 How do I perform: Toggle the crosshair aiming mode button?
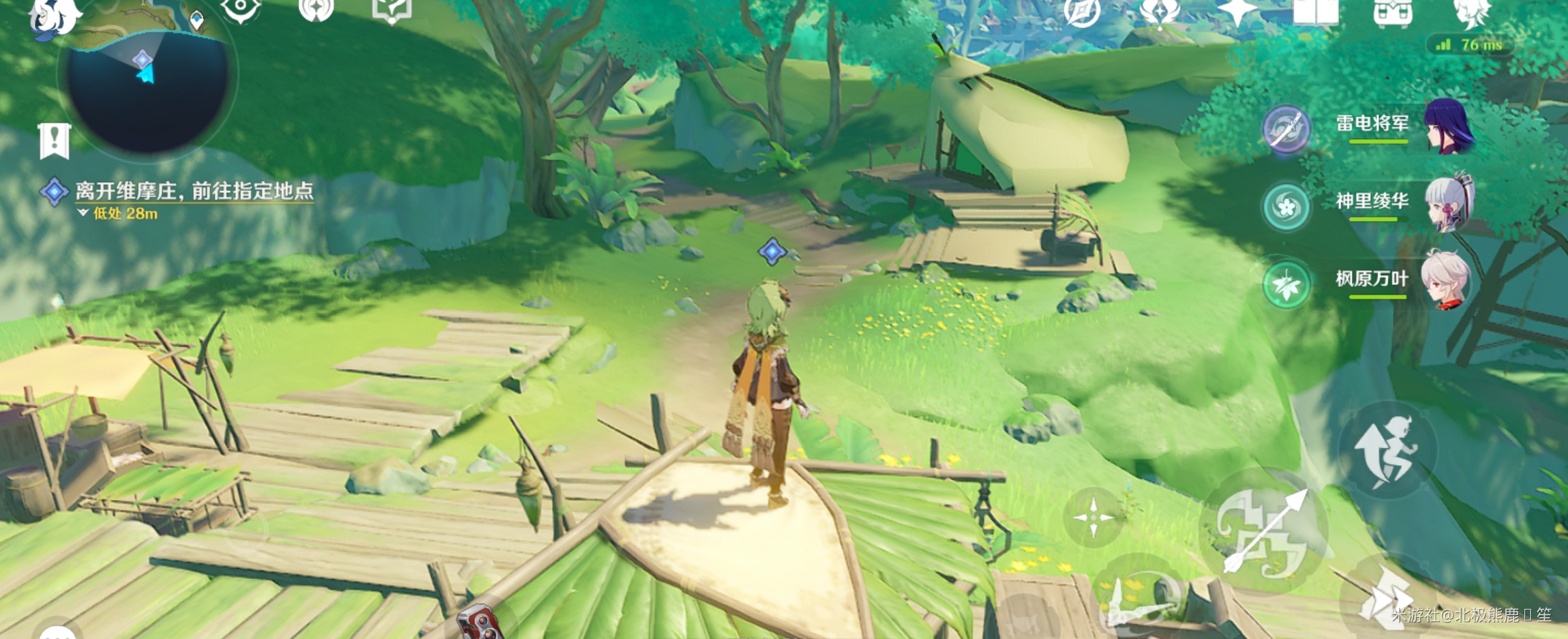[1094, 517]
